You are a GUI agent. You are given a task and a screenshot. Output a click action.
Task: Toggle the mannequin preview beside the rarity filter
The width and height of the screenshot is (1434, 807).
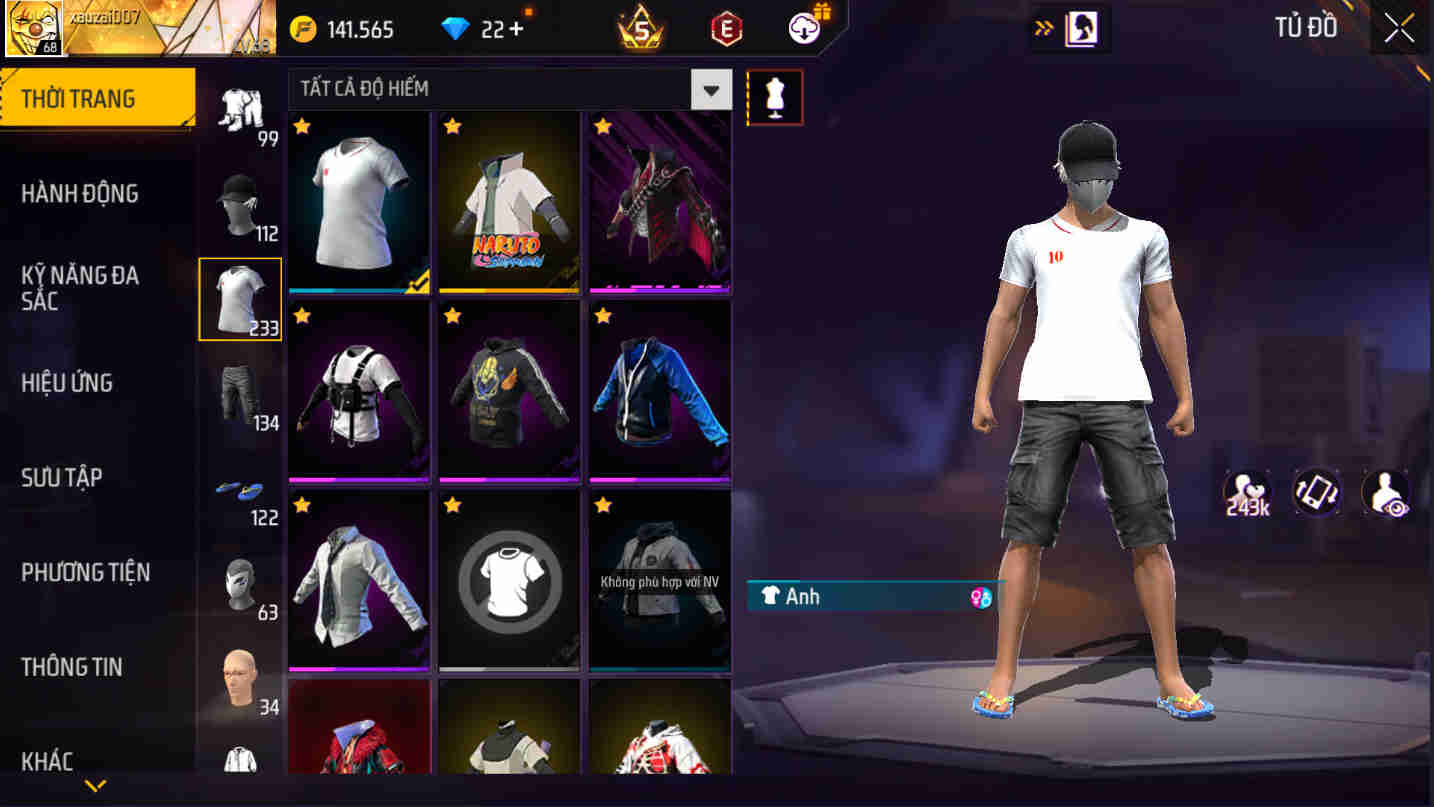776,96
